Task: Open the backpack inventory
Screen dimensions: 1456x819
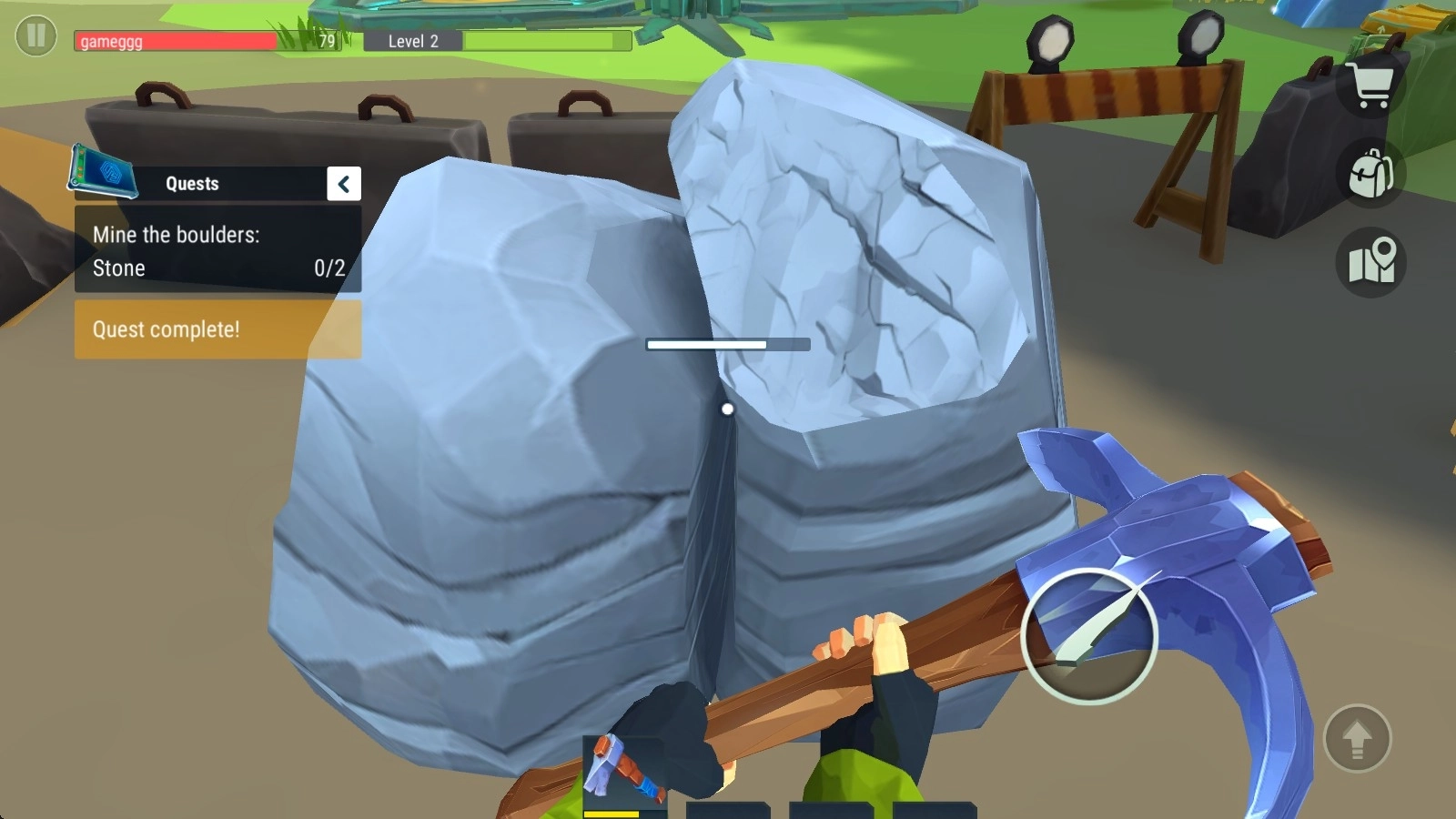Action: click(x=1371, y=173)
